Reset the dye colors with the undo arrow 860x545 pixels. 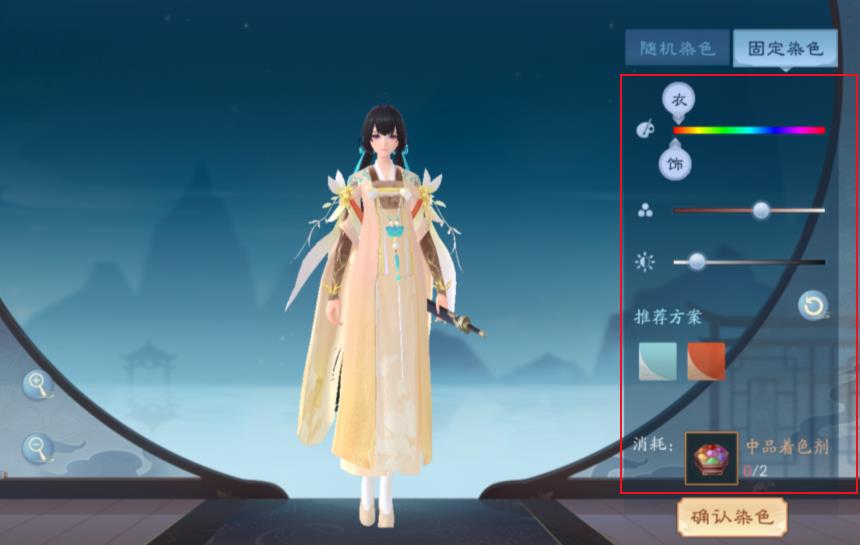813,305
